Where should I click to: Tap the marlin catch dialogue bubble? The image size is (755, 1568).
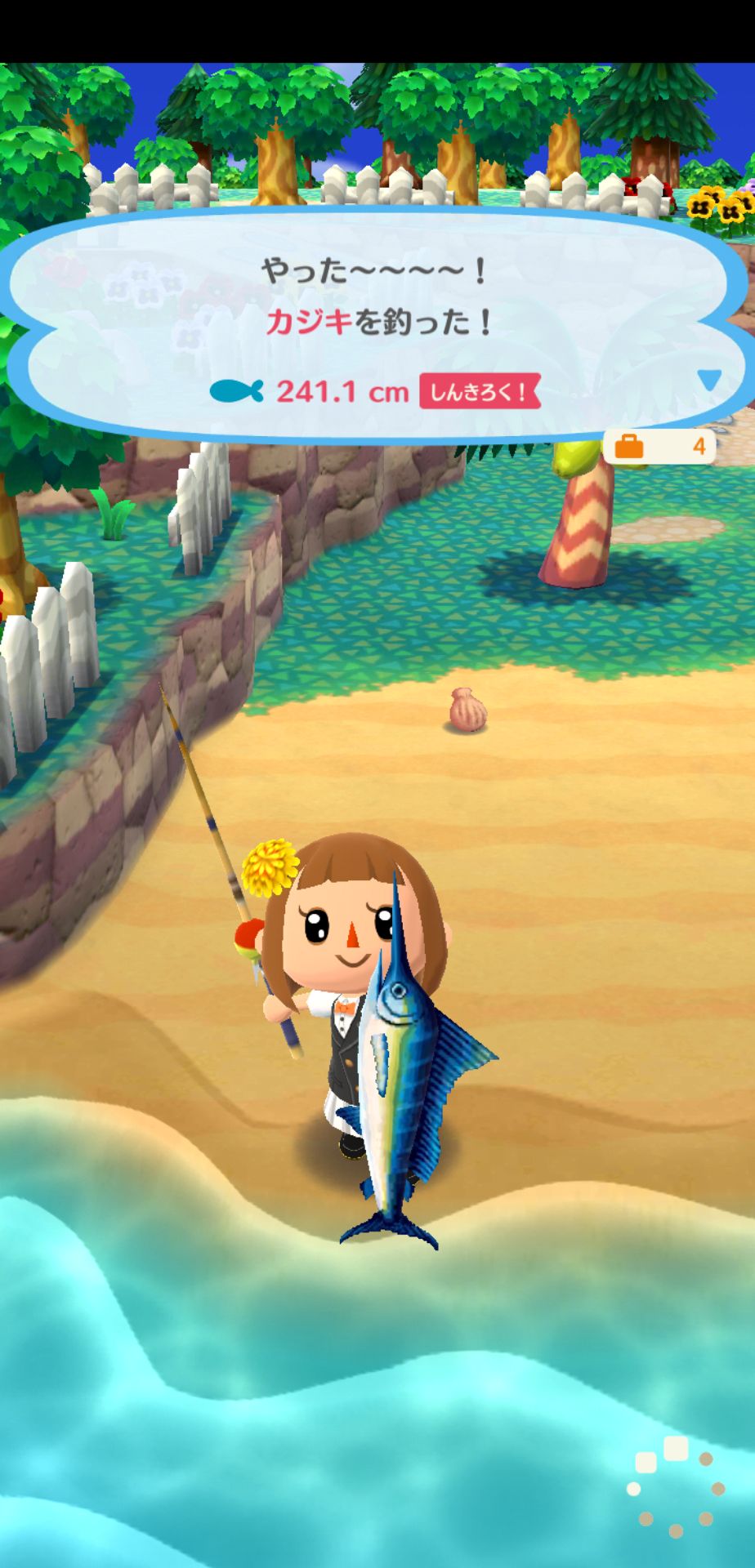376,325
